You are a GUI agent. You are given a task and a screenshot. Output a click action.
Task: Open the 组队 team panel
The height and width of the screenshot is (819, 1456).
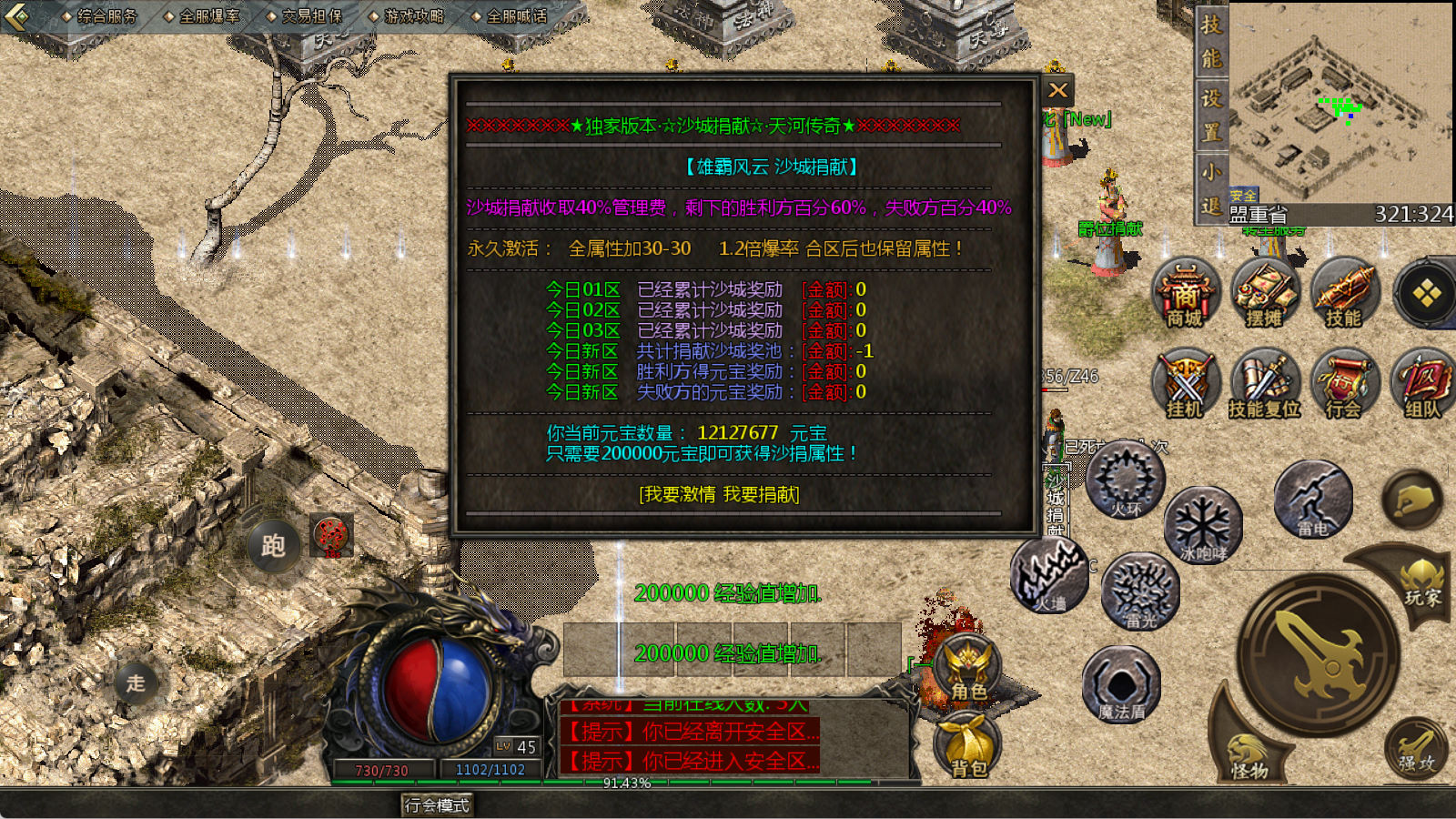point(1422,383)
